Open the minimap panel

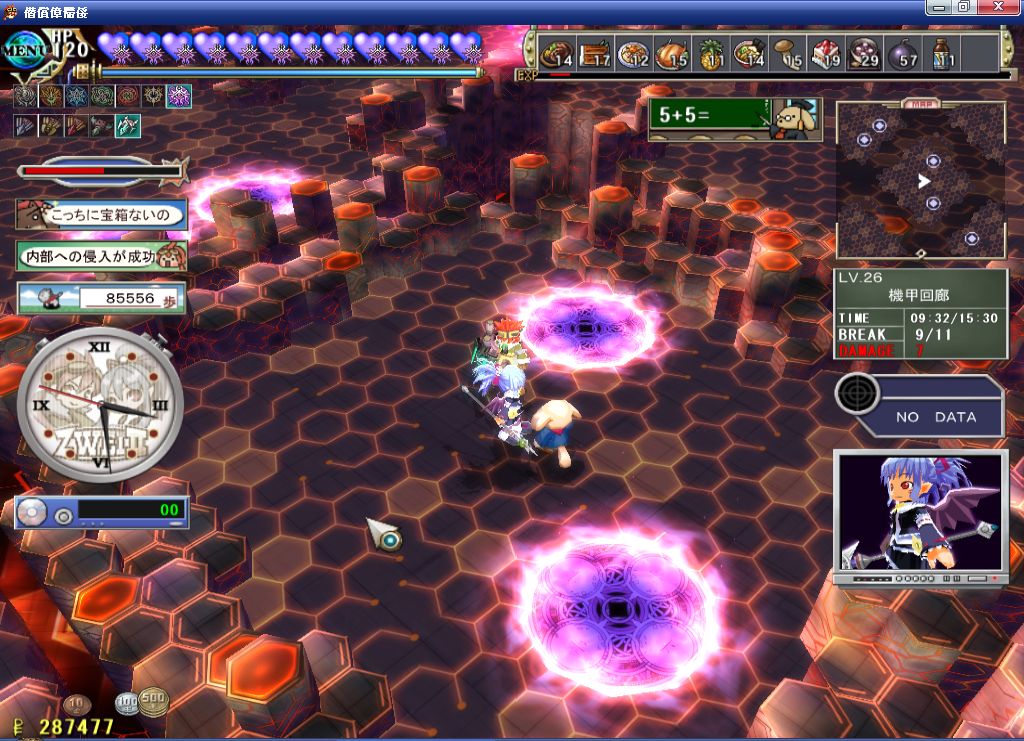pos(920,180)
